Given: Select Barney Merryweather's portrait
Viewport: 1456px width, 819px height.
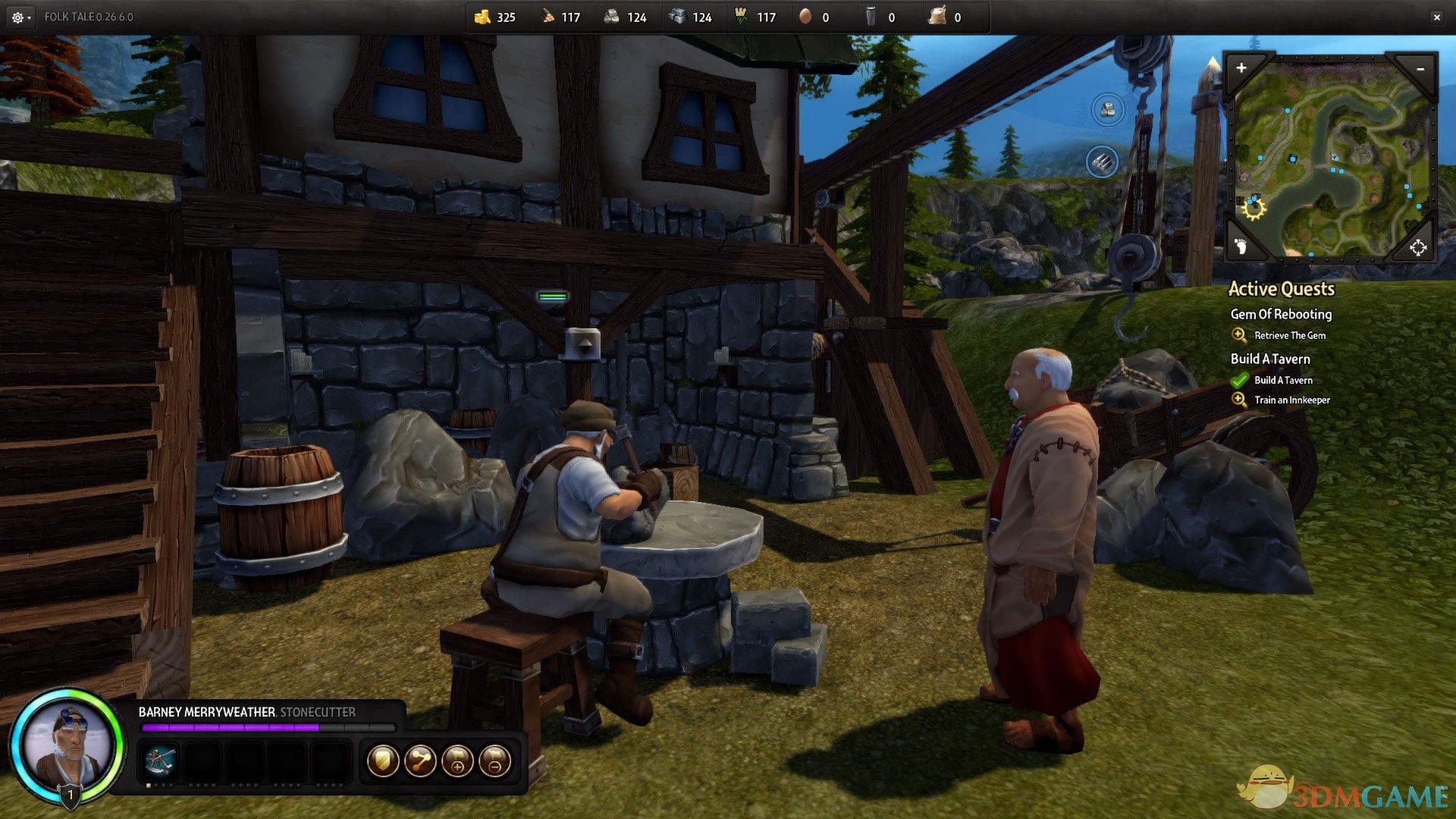Looking at the screenshot, I should 67,743.
